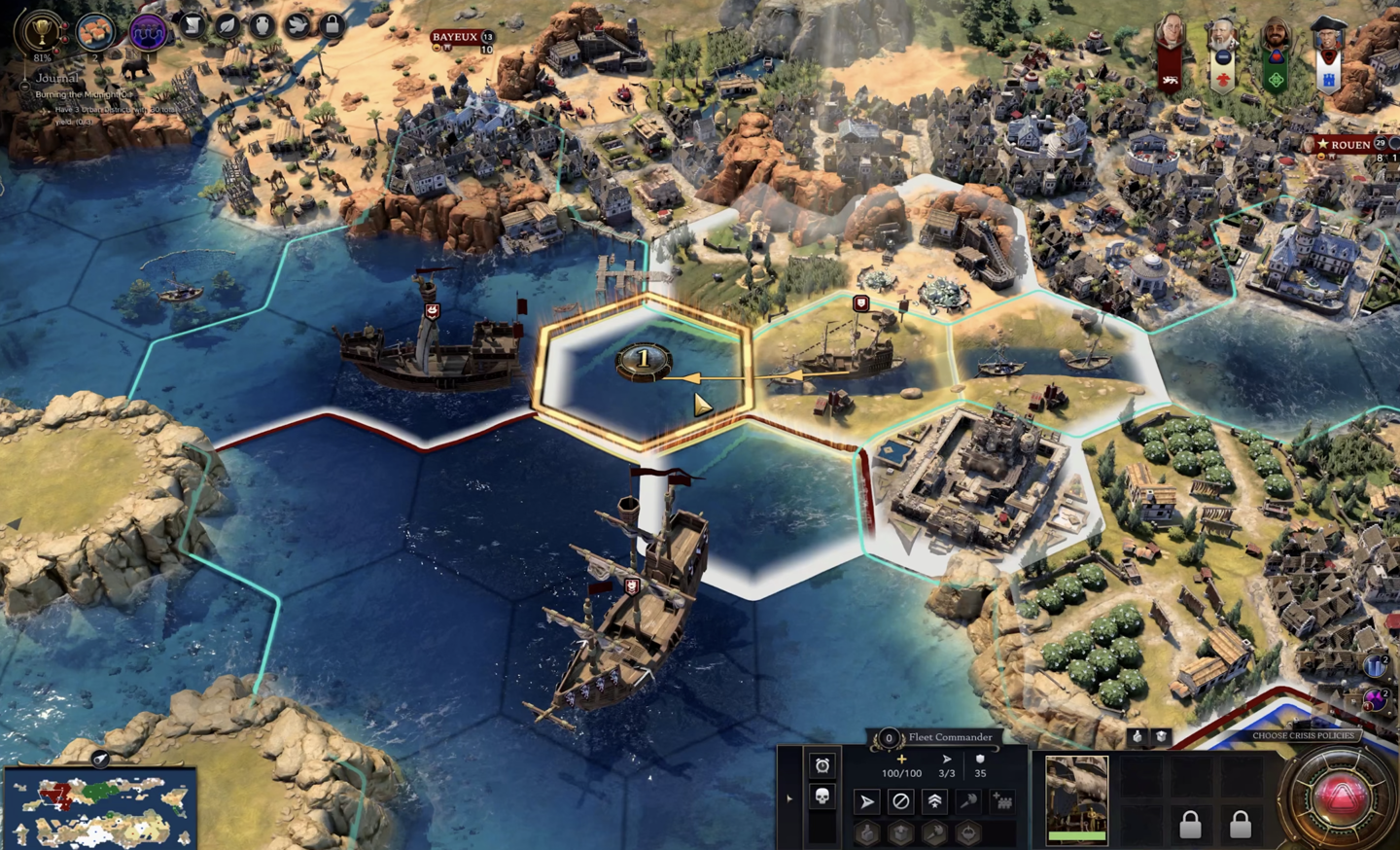Screen dimensions: 1400x850
Task: Open the red lion banner leader portrait
Action: [x=1171, y=53]
